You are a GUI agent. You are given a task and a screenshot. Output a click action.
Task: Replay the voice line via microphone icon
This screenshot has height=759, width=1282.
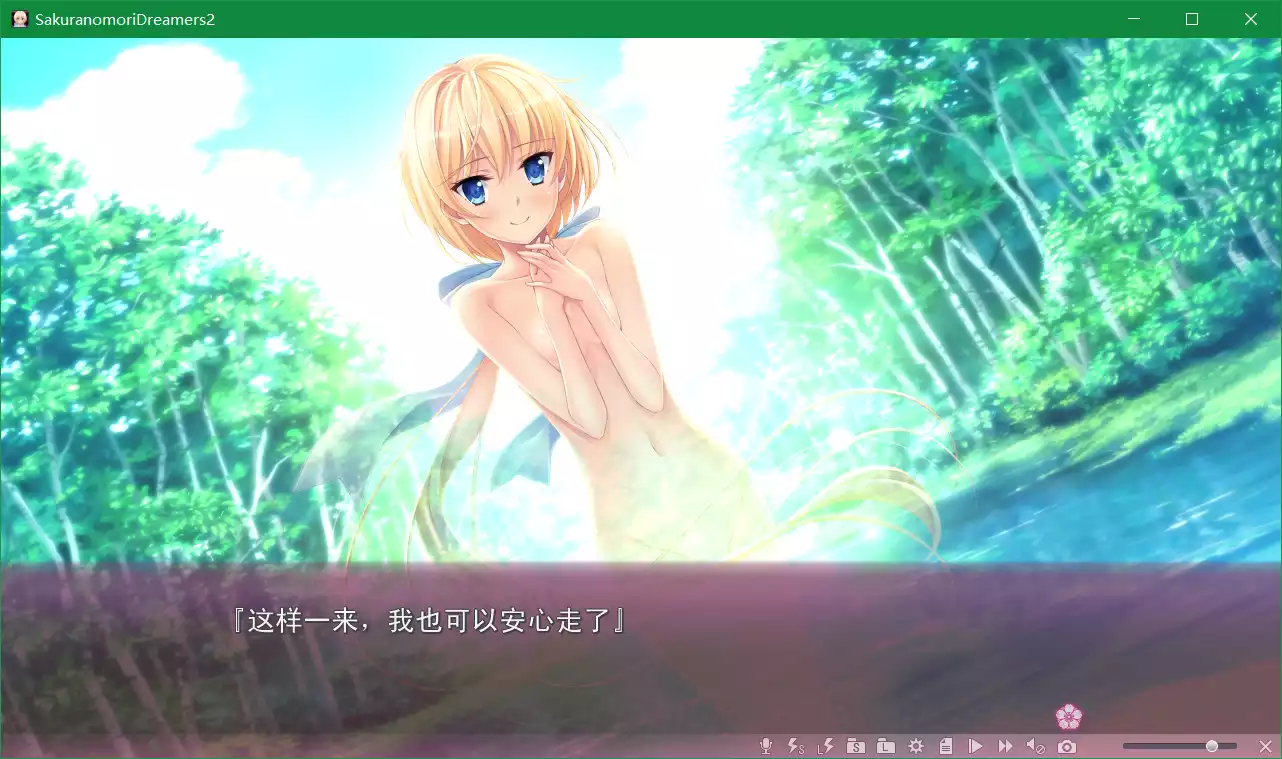coord(766,745)
